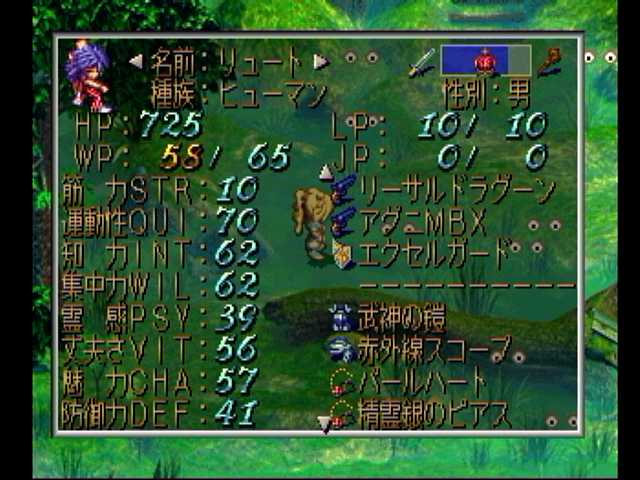This screenshot has width=640, height=480.
Task: Click the red figure on the blue panel
Action: point(485,62)
